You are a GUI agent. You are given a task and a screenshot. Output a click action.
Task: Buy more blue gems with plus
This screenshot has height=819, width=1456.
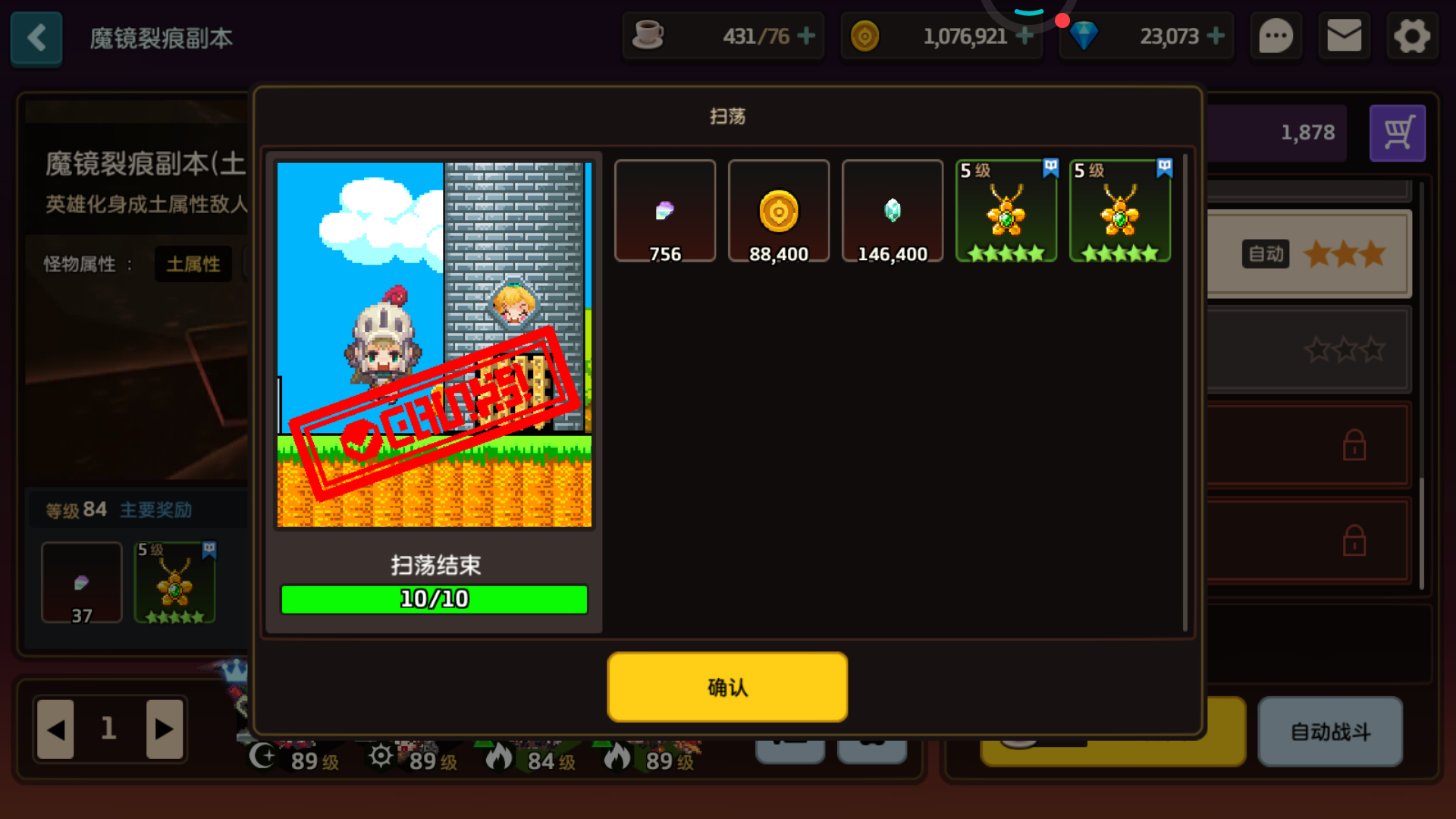pyautogui.click(x=1216, y=36)
